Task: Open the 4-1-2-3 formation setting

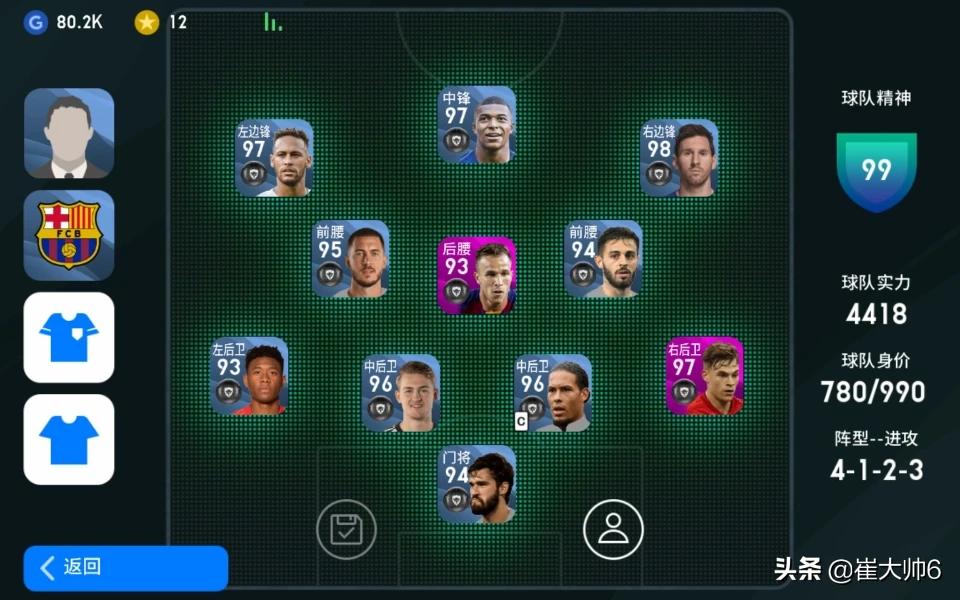Action: pos(876,470)
